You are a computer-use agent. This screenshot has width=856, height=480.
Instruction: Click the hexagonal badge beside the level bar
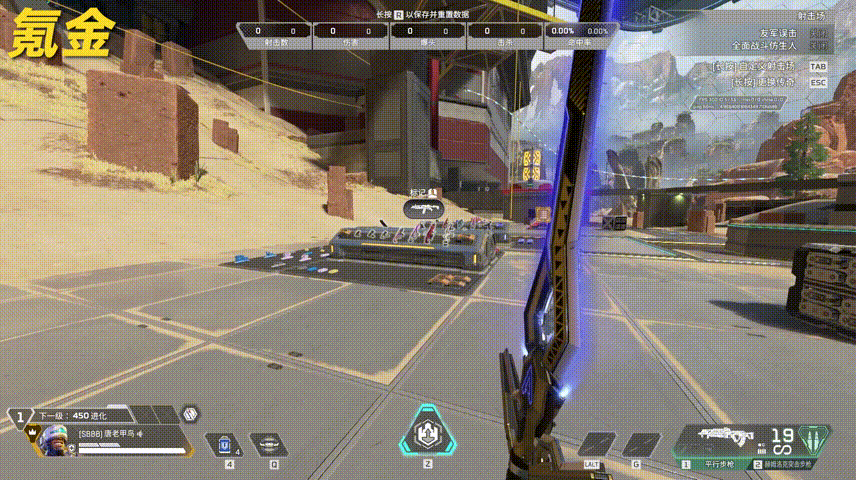click(190, 413)
